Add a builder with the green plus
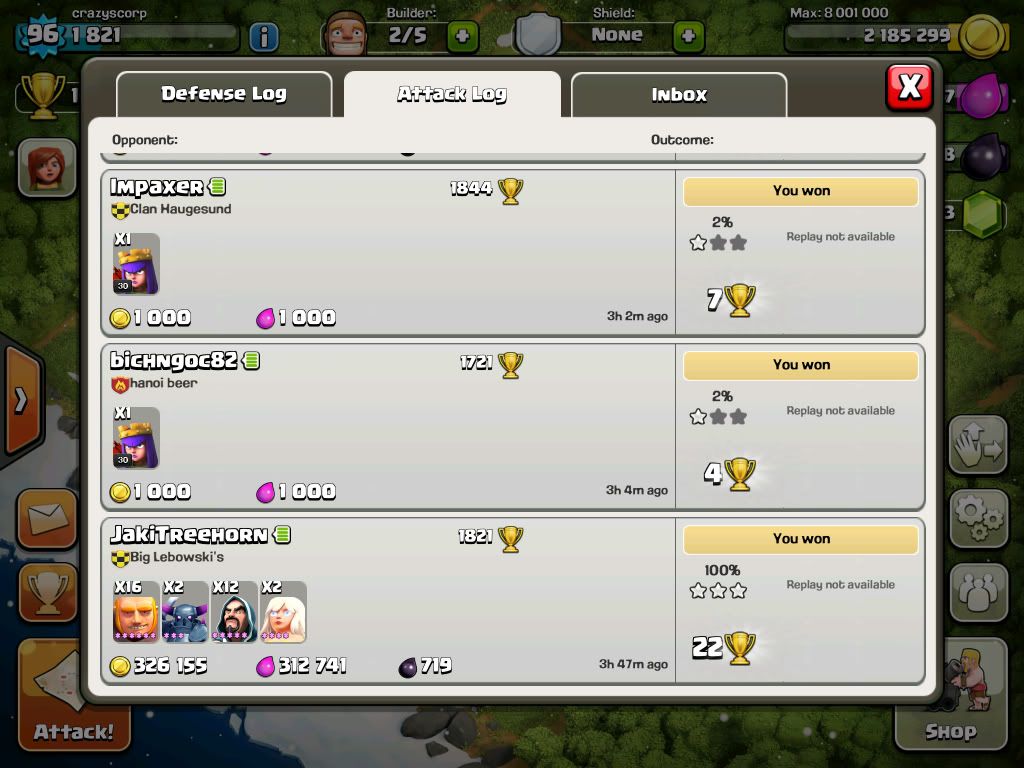This screenshot has width=1024, height=768. (463, 37)
